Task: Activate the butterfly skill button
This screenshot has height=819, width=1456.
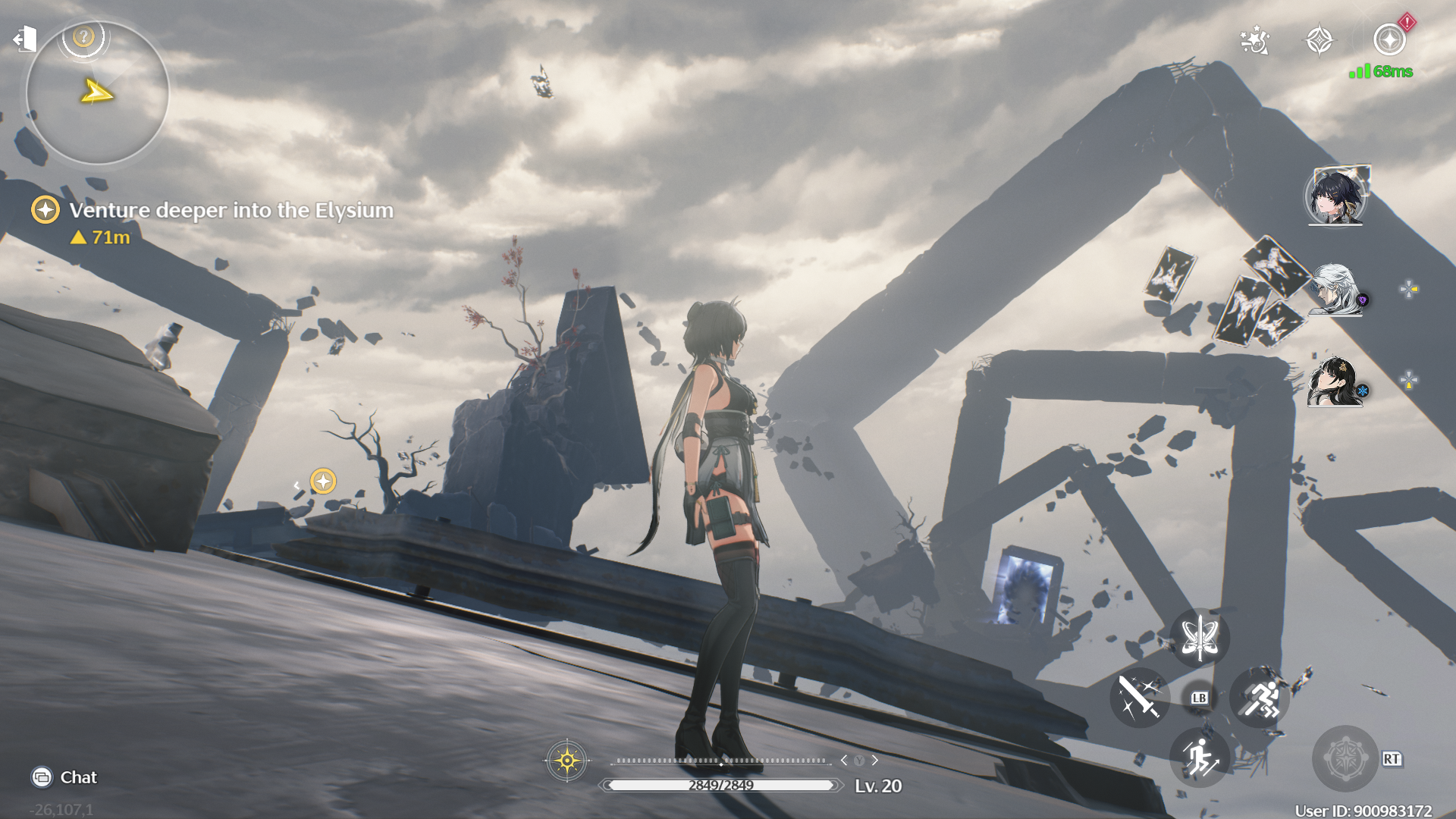Action: pyautogui.click(x=1200, y=638)
